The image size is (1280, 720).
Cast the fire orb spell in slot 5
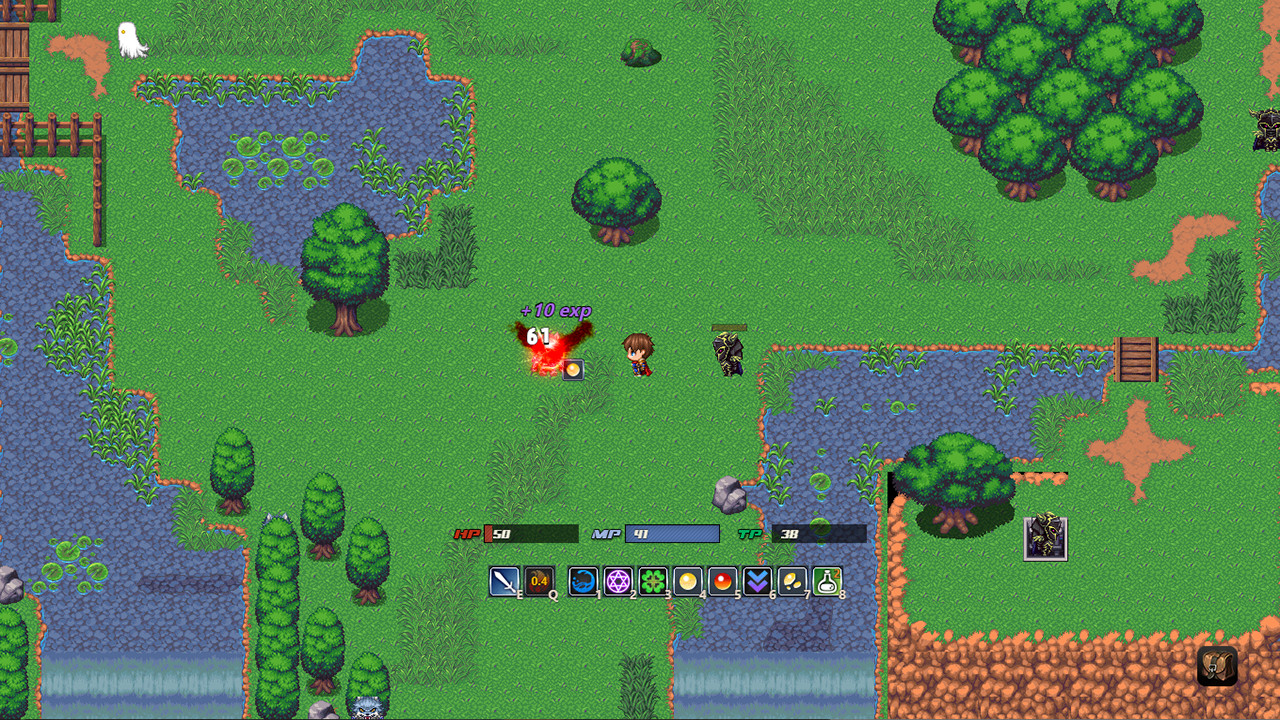pos(722,583)
